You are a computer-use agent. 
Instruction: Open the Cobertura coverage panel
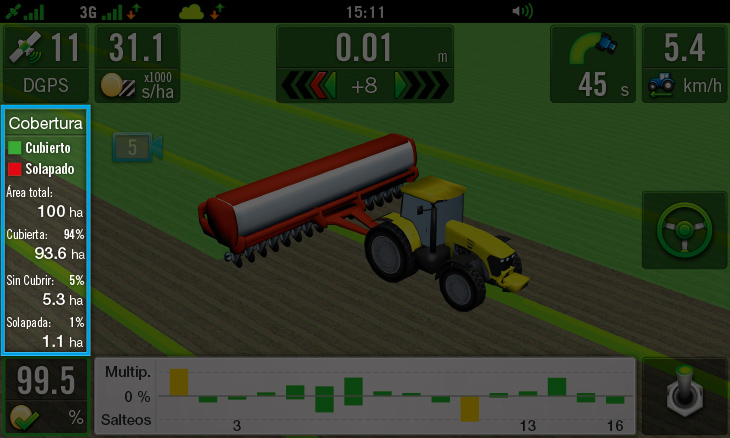click(x=46, y=229)
